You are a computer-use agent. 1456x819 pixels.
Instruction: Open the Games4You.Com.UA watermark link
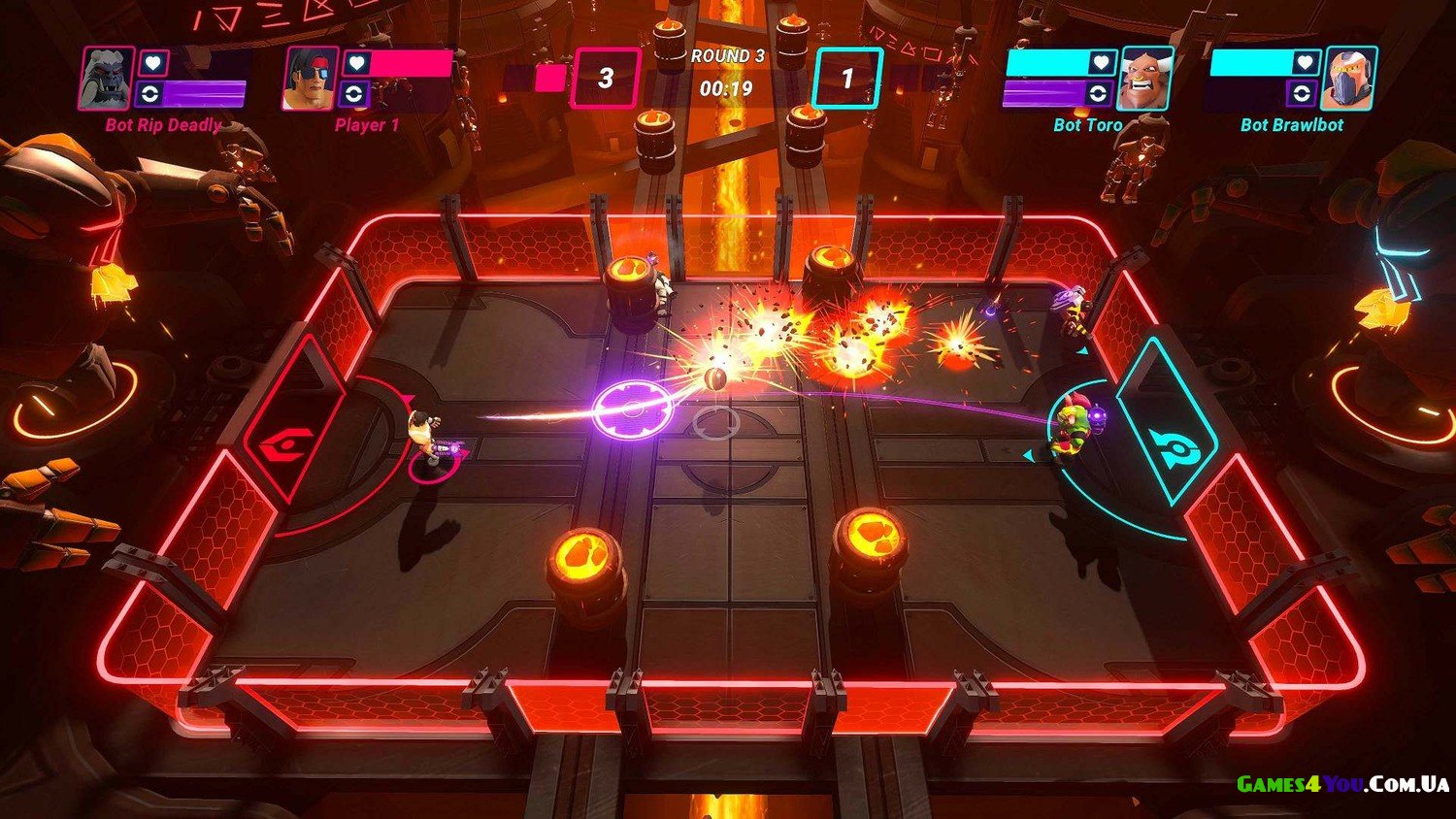tap(1342, 784)
